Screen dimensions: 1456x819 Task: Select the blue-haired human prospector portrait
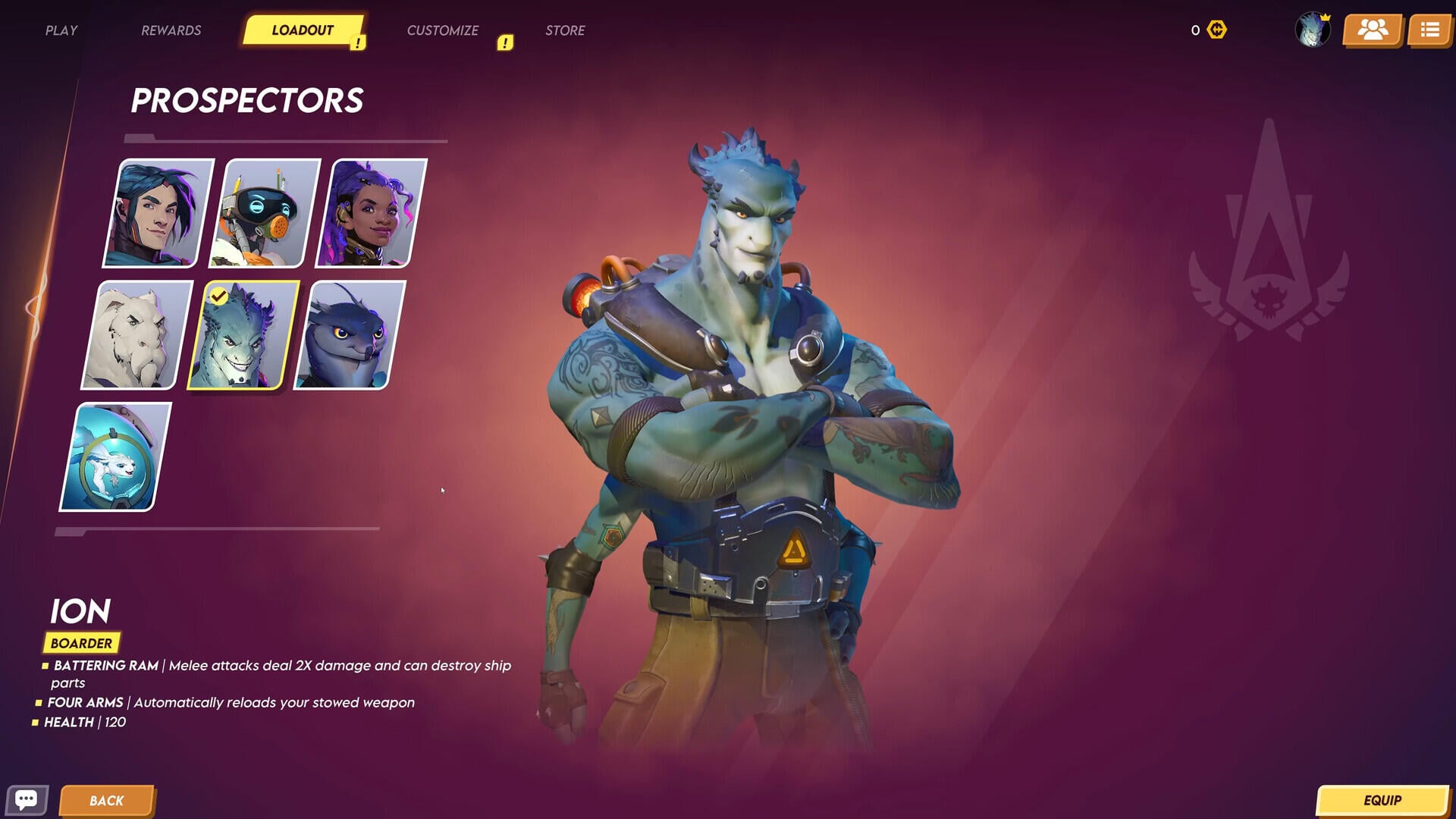158,213
